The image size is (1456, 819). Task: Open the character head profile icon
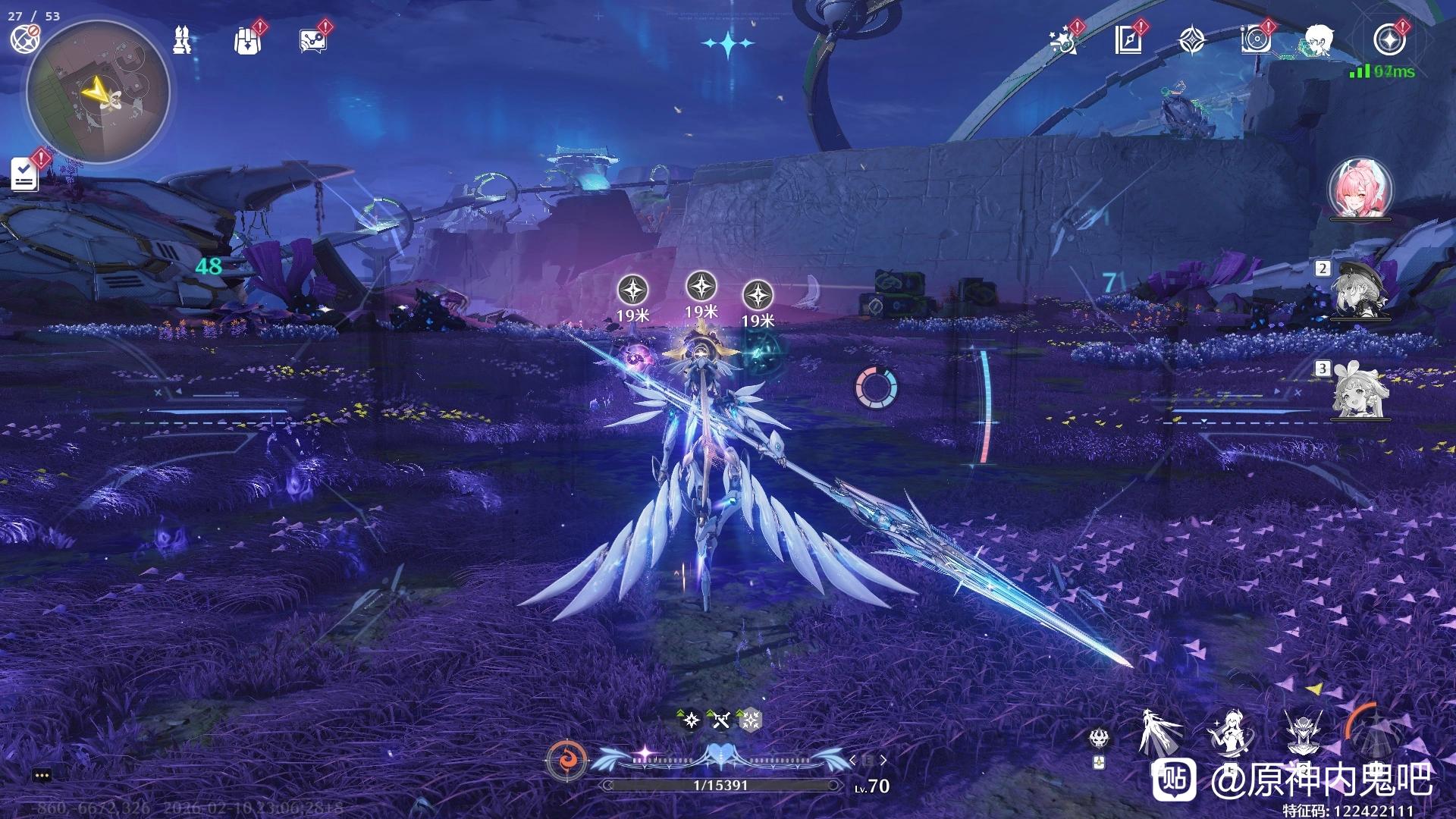1319,39
